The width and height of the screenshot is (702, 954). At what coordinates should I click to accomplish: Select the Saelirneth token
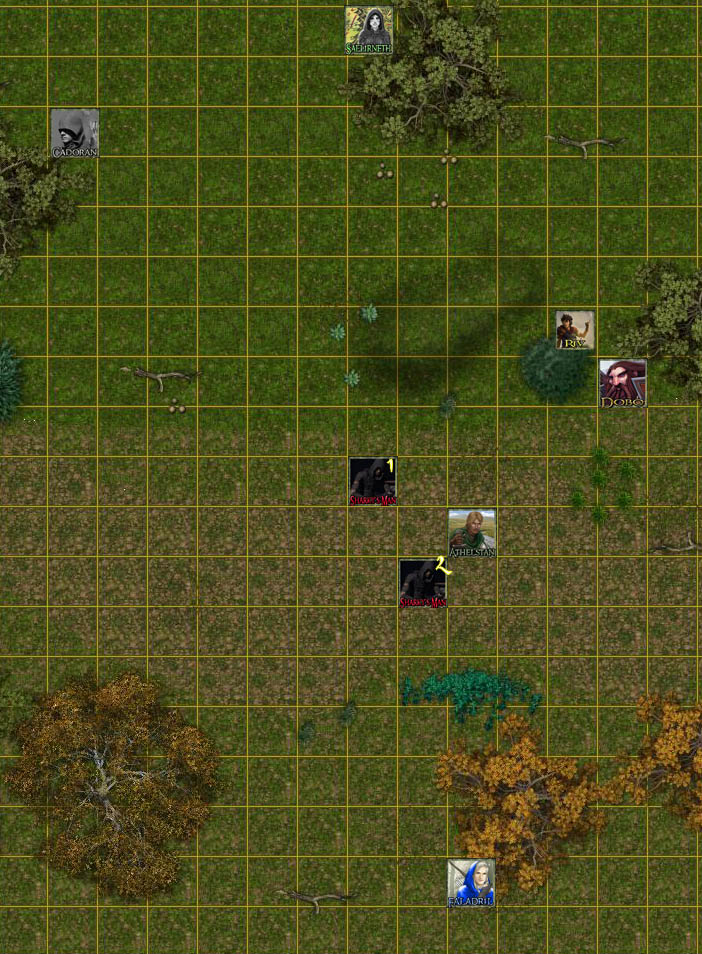coord(369,30)
